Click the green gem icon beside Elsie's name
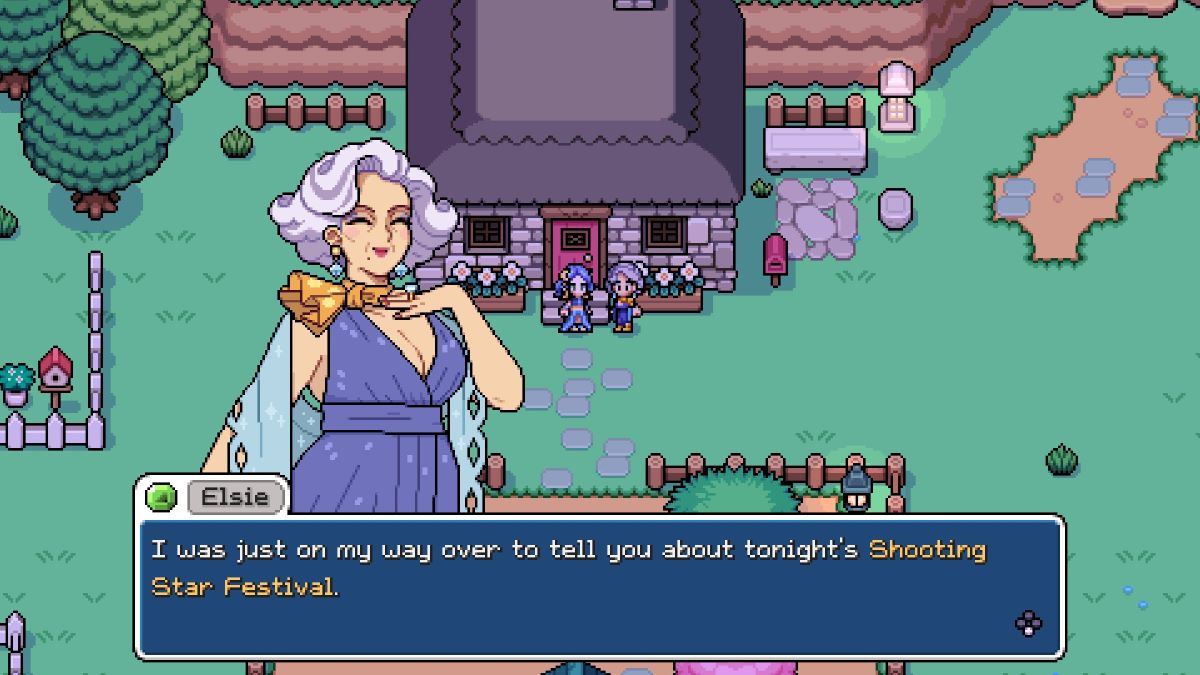Viewport: 1200px width, 675px height. tap(161, 497)
